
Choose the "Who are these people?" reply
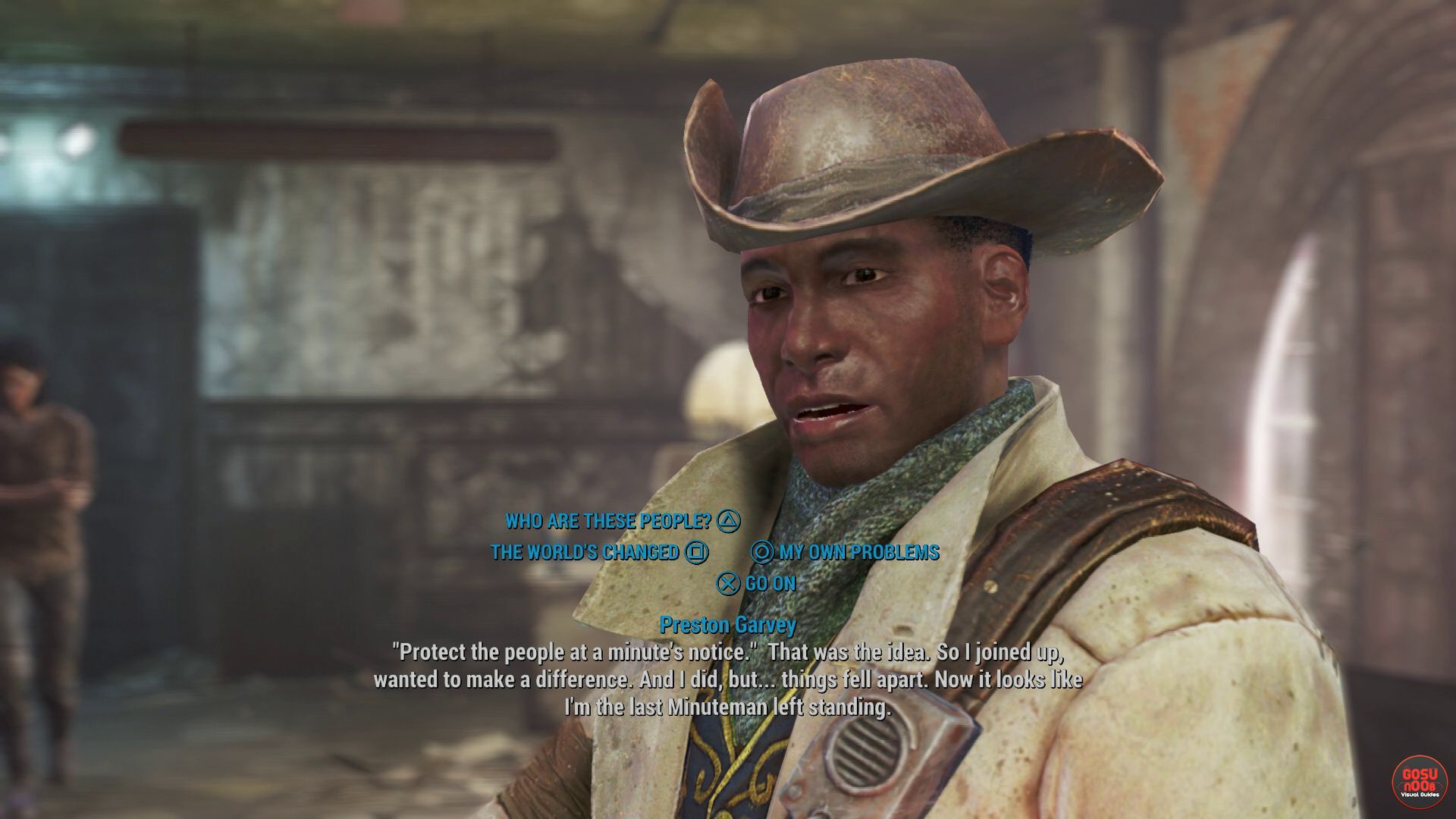coord(609,521)
